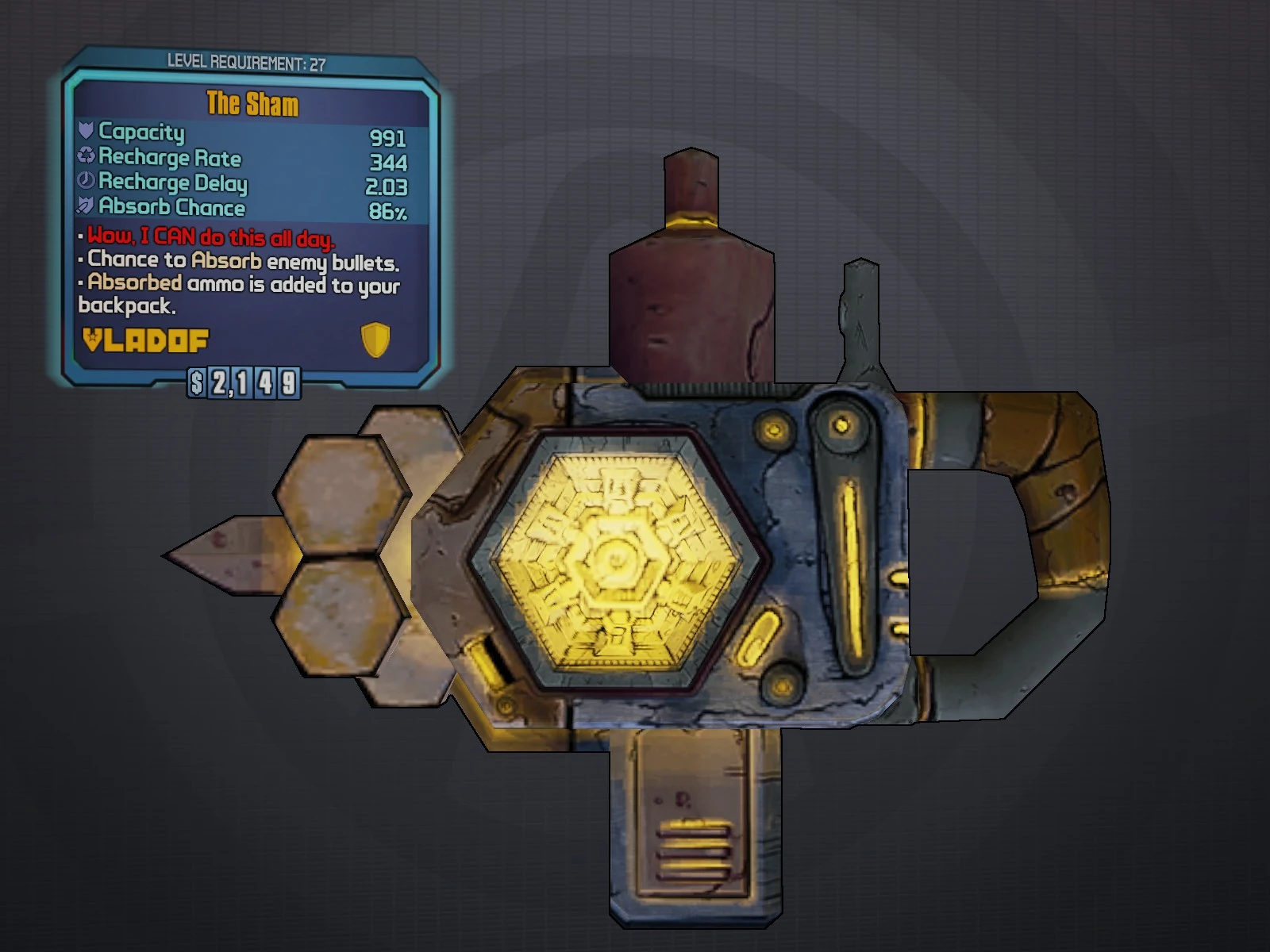Click the gold shield item-type icon

coord(375,341)
